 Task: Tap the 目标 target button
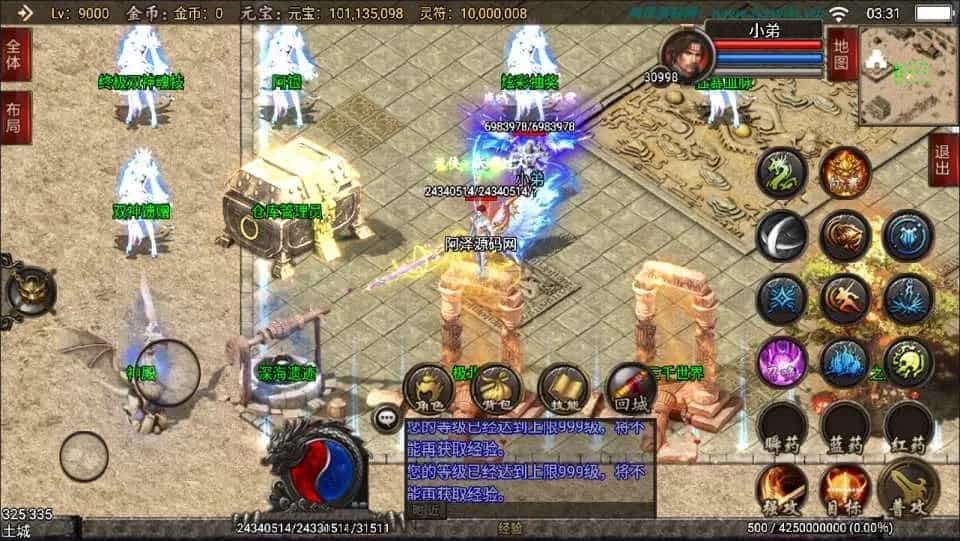843,488
